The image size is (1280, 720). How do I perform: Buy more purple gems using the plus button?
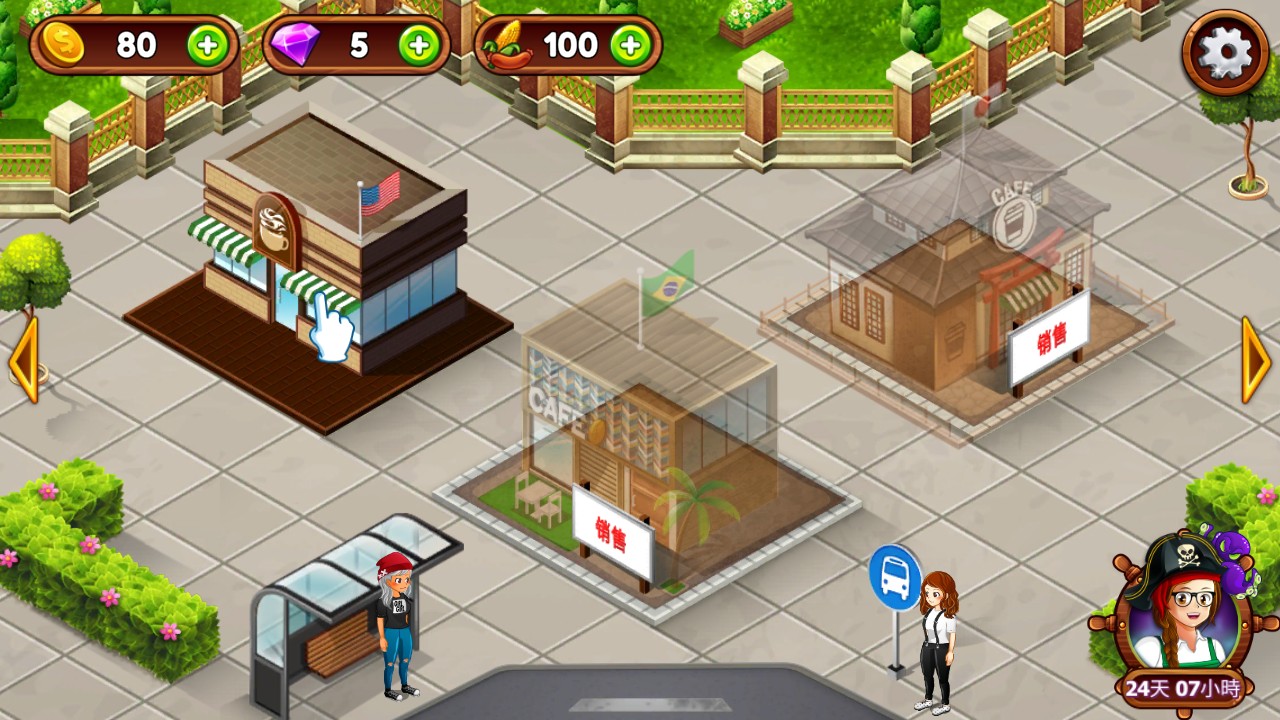click(419, 45)
